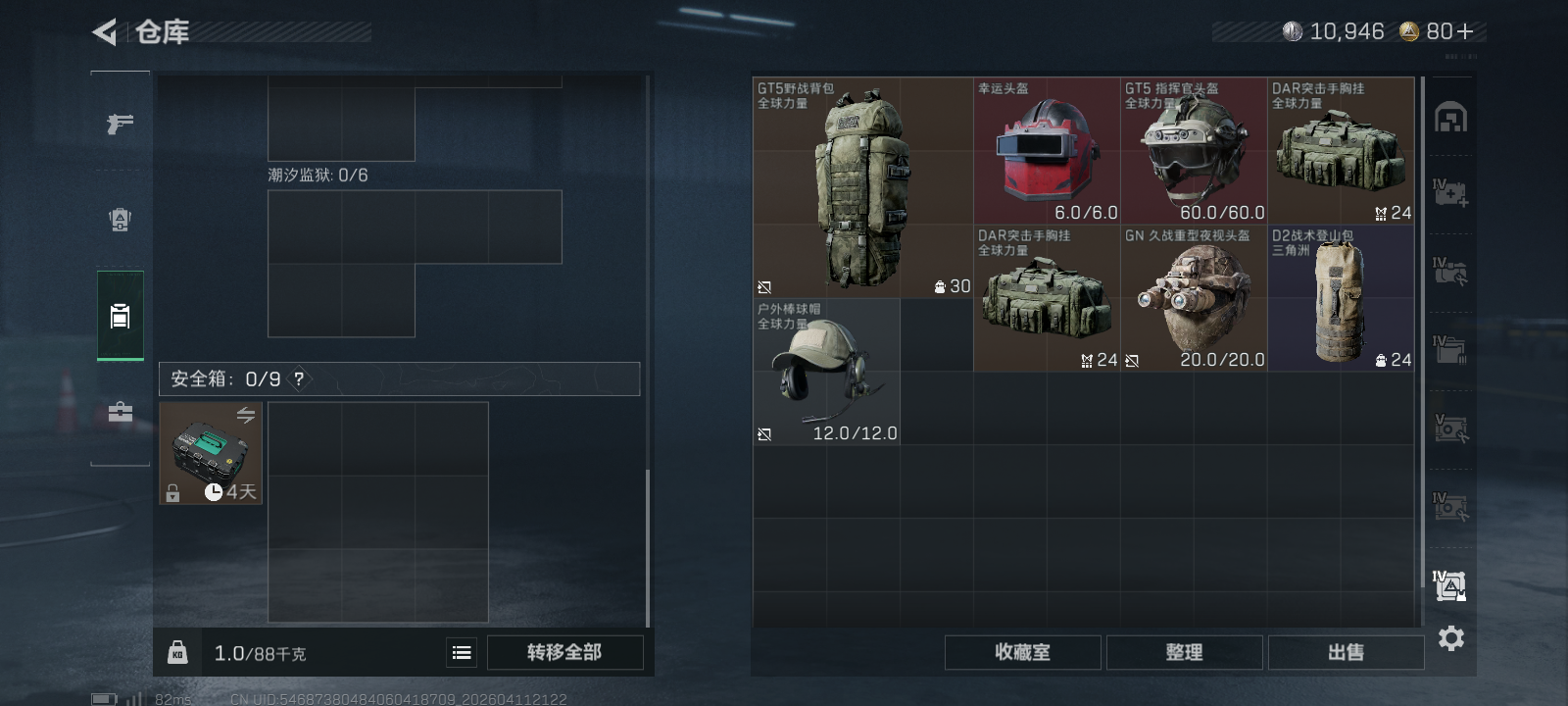Click the transfer arrows on the locked safe box
The image size is (1568, 706).
click(247, 415)
